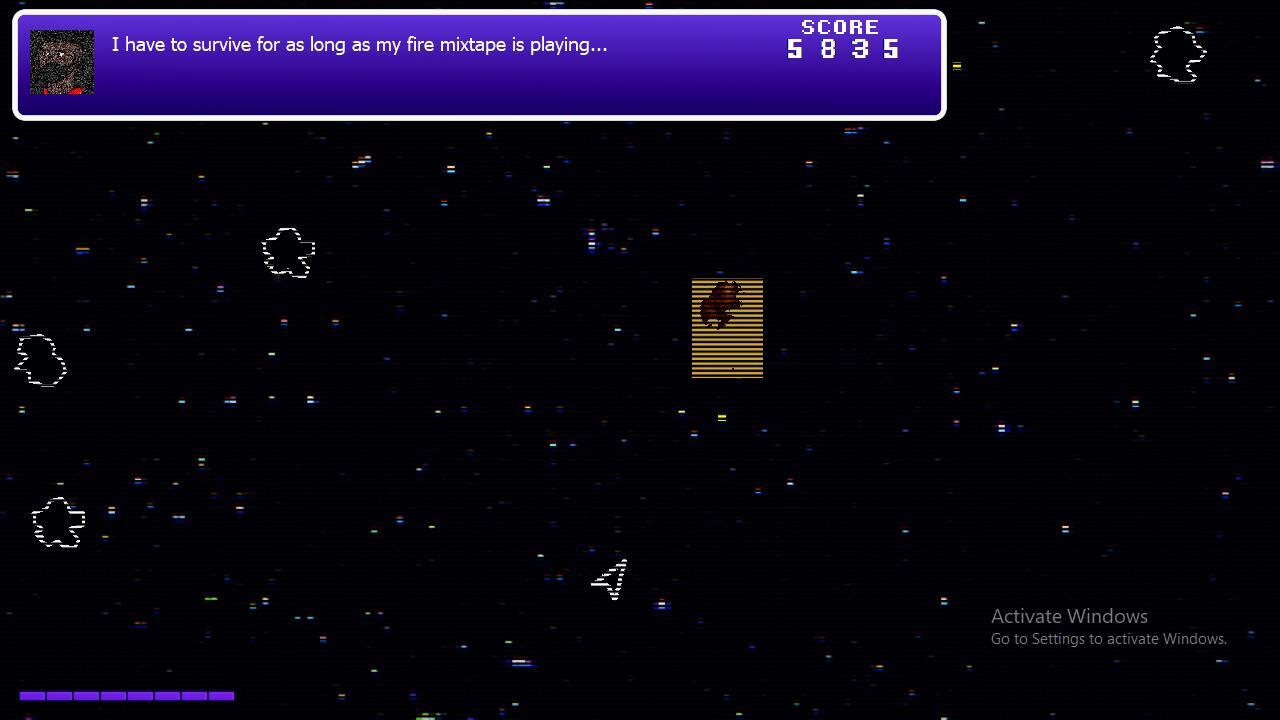1280x720 pixels.
Task: Click the purple health bar at bottom left
Action: click(x=128, y=696)
